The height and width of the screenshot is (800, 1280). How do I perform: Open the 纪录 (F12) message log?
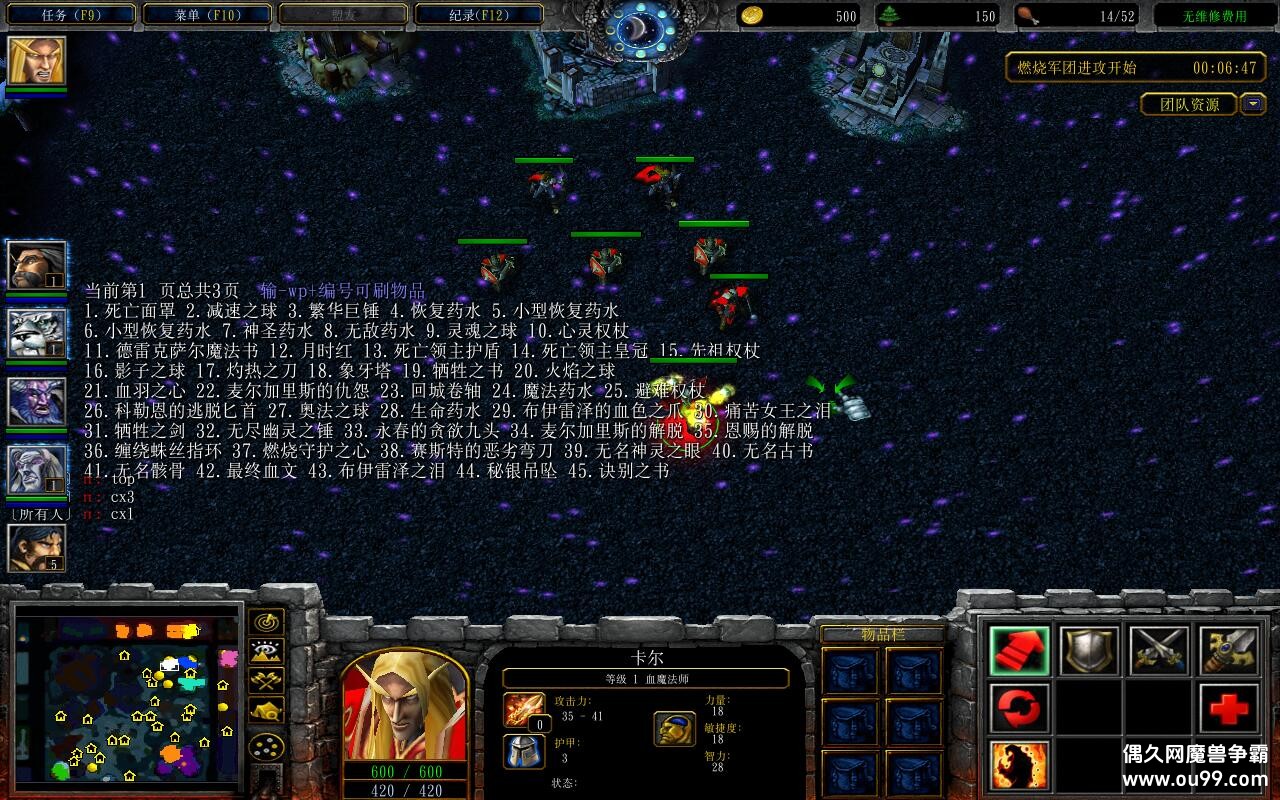[x=479, y=15]
